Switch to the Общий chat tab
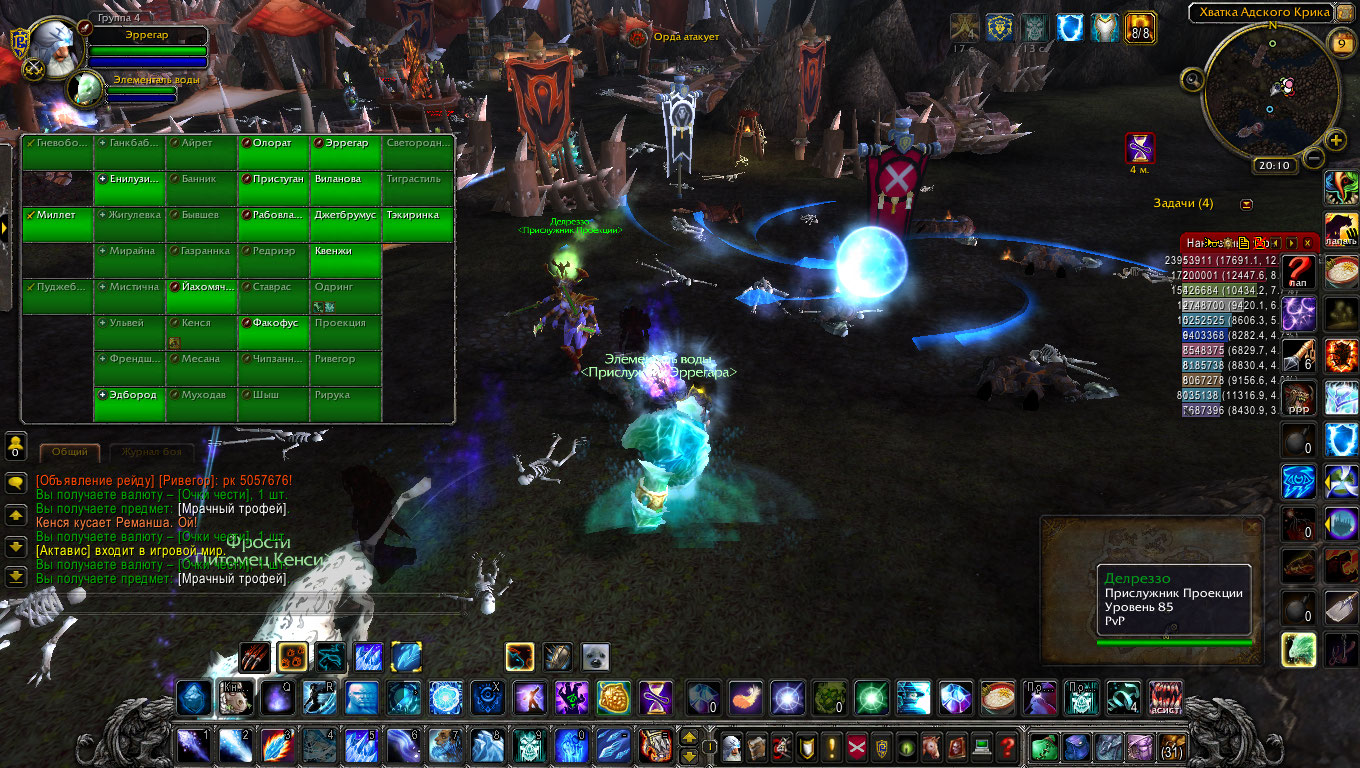 click(x=69, y=452)
